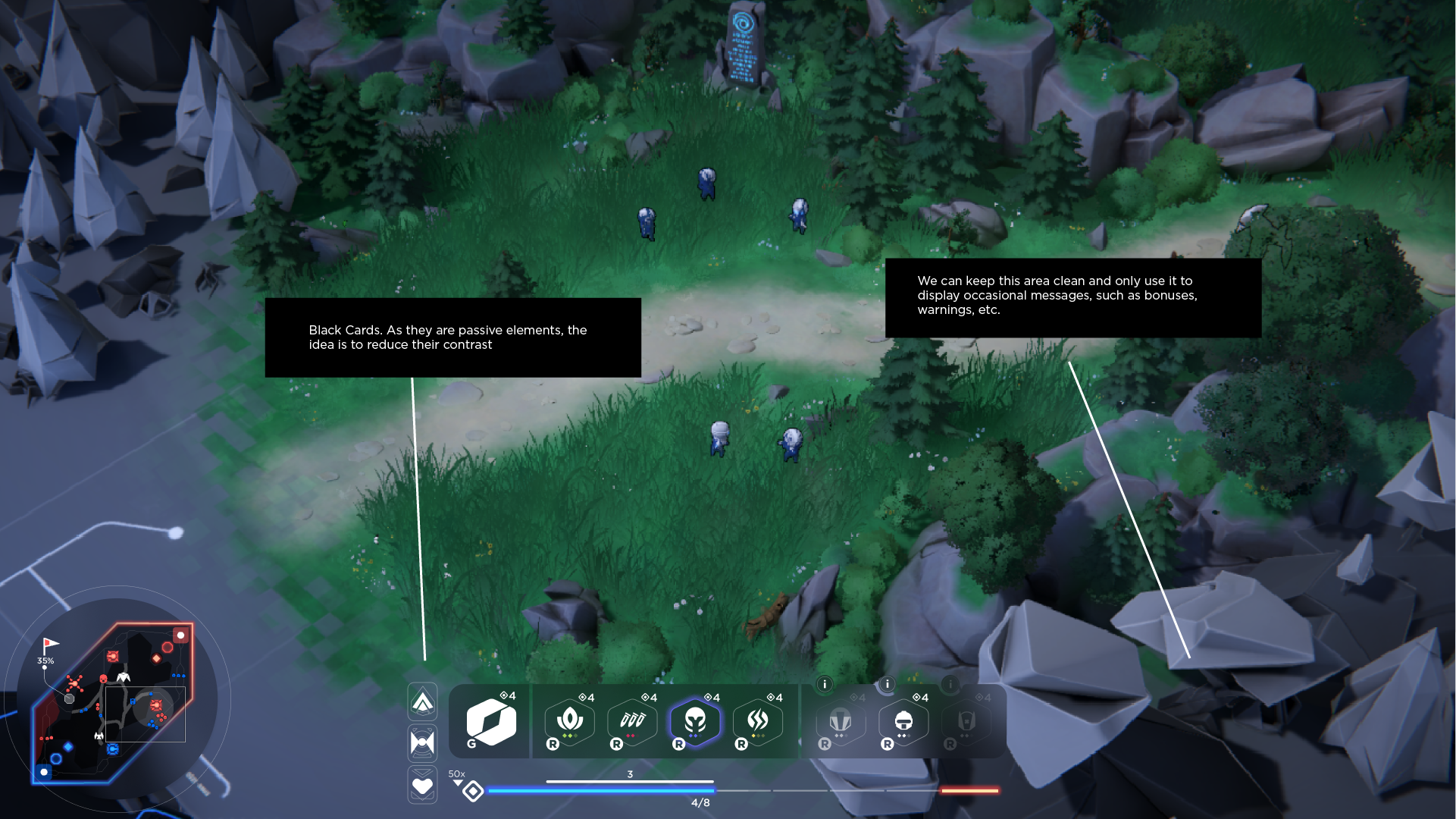Click the heart button beside the cards

[x=422, y=786]
